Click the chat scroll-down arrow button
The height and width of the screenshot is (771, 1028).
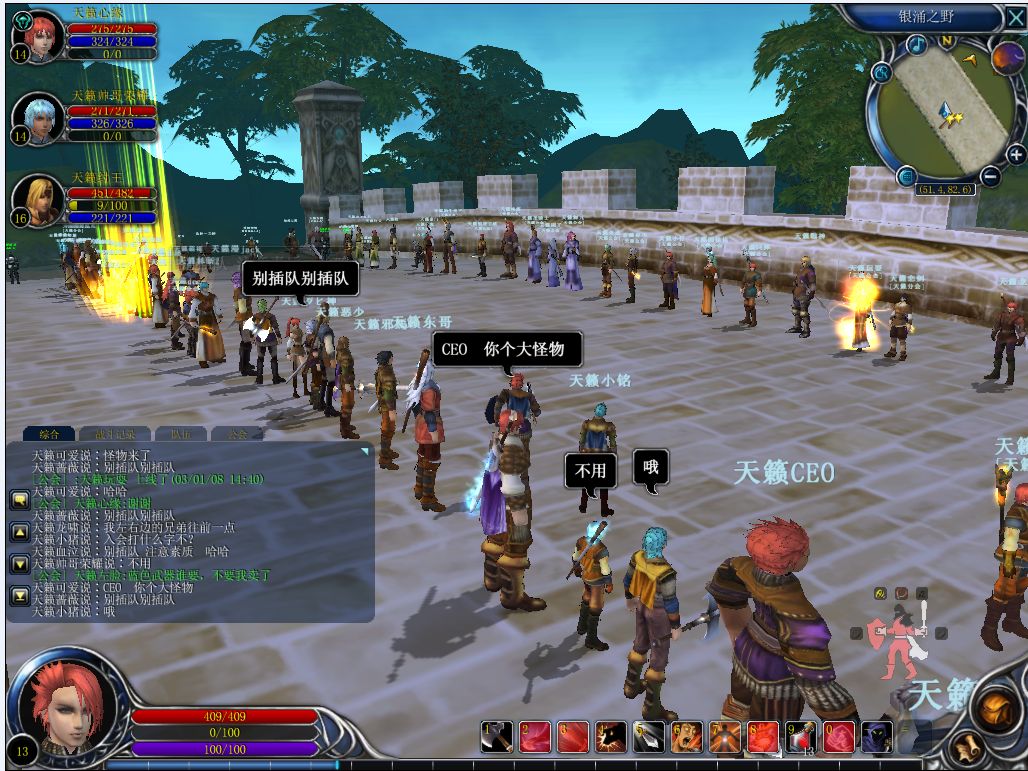[19, 564]
